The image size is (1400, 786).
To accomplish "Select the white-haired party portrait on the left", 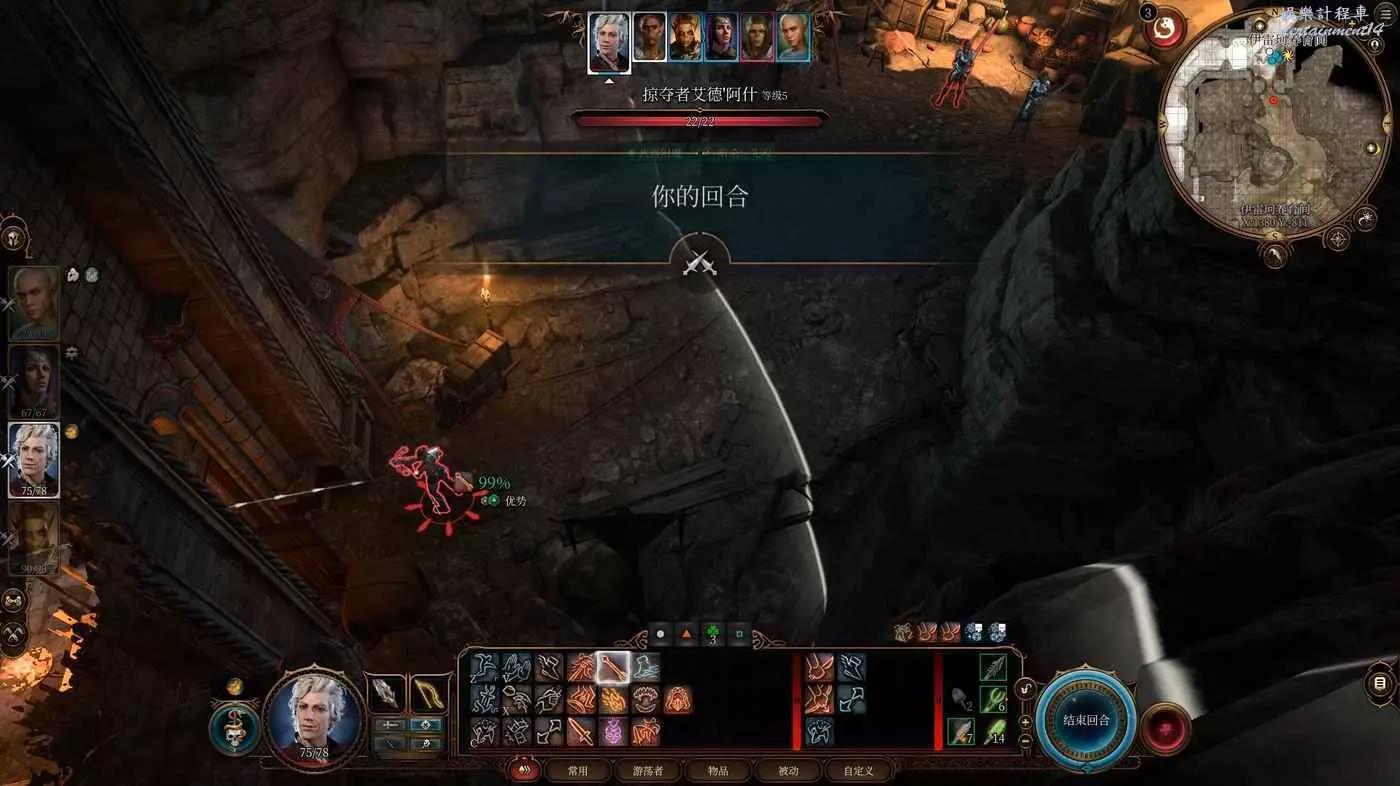I will click(x=34, y=460).
